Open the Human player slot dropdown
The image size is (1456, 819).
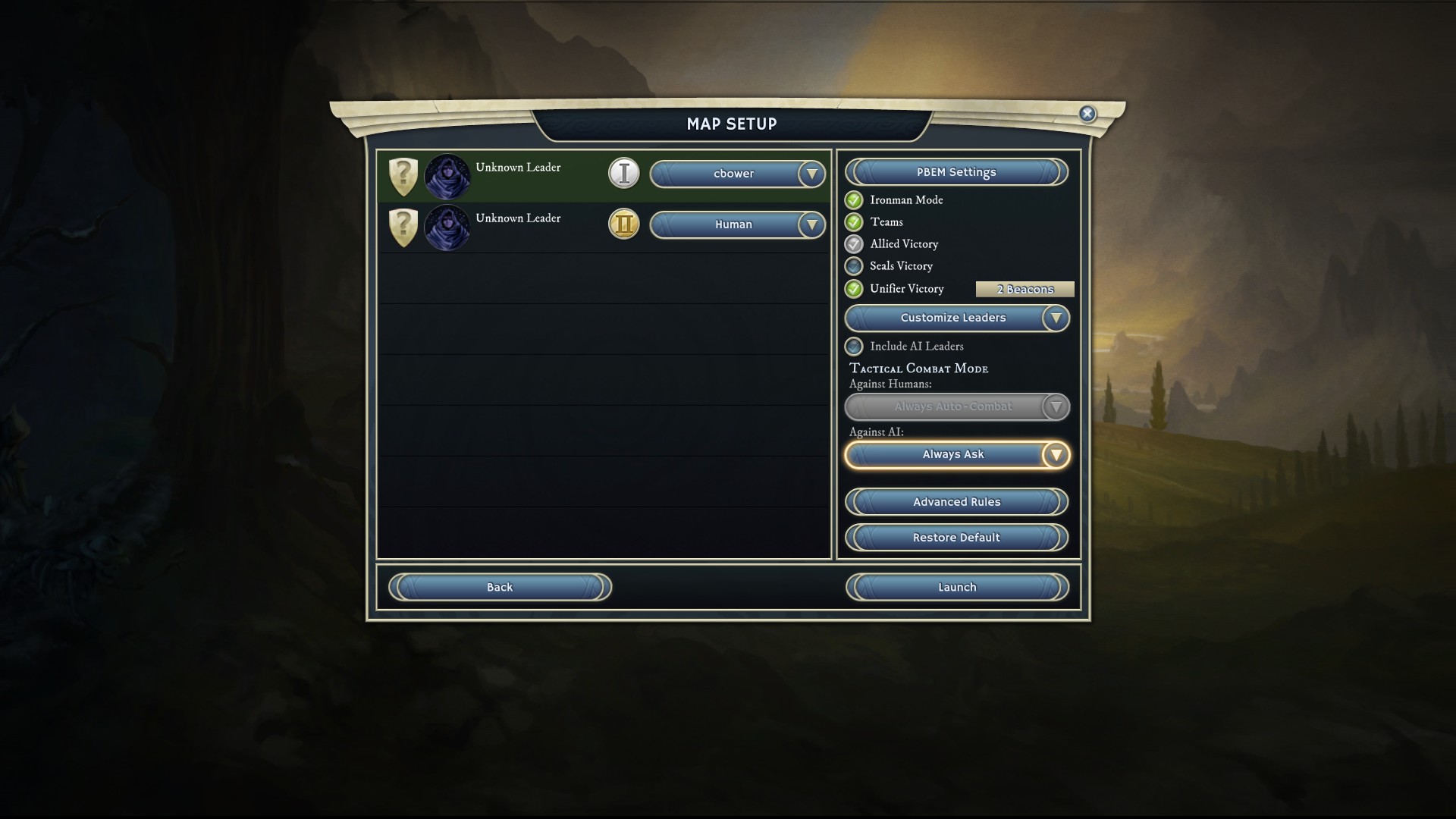tap(736, 224)
